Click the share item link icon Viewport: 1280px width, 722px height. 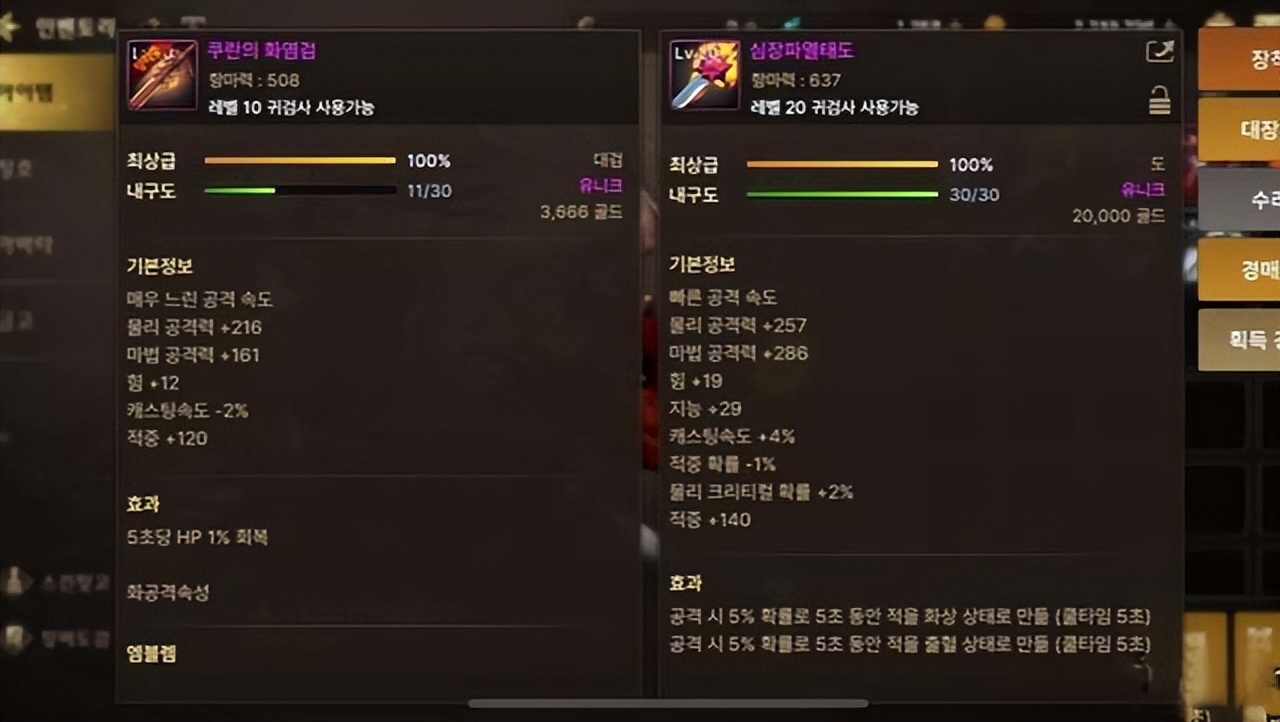[x=1159, y=51]
